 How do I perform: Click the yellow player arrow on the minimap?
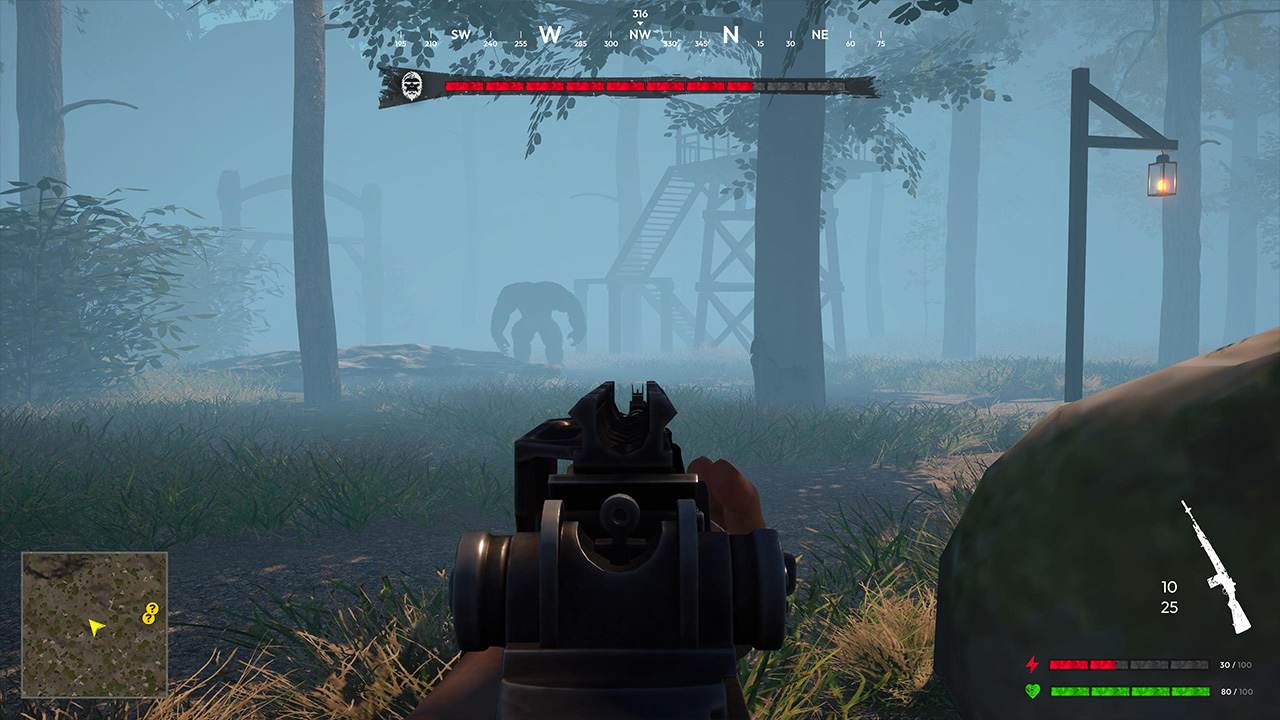coord(96,627)
